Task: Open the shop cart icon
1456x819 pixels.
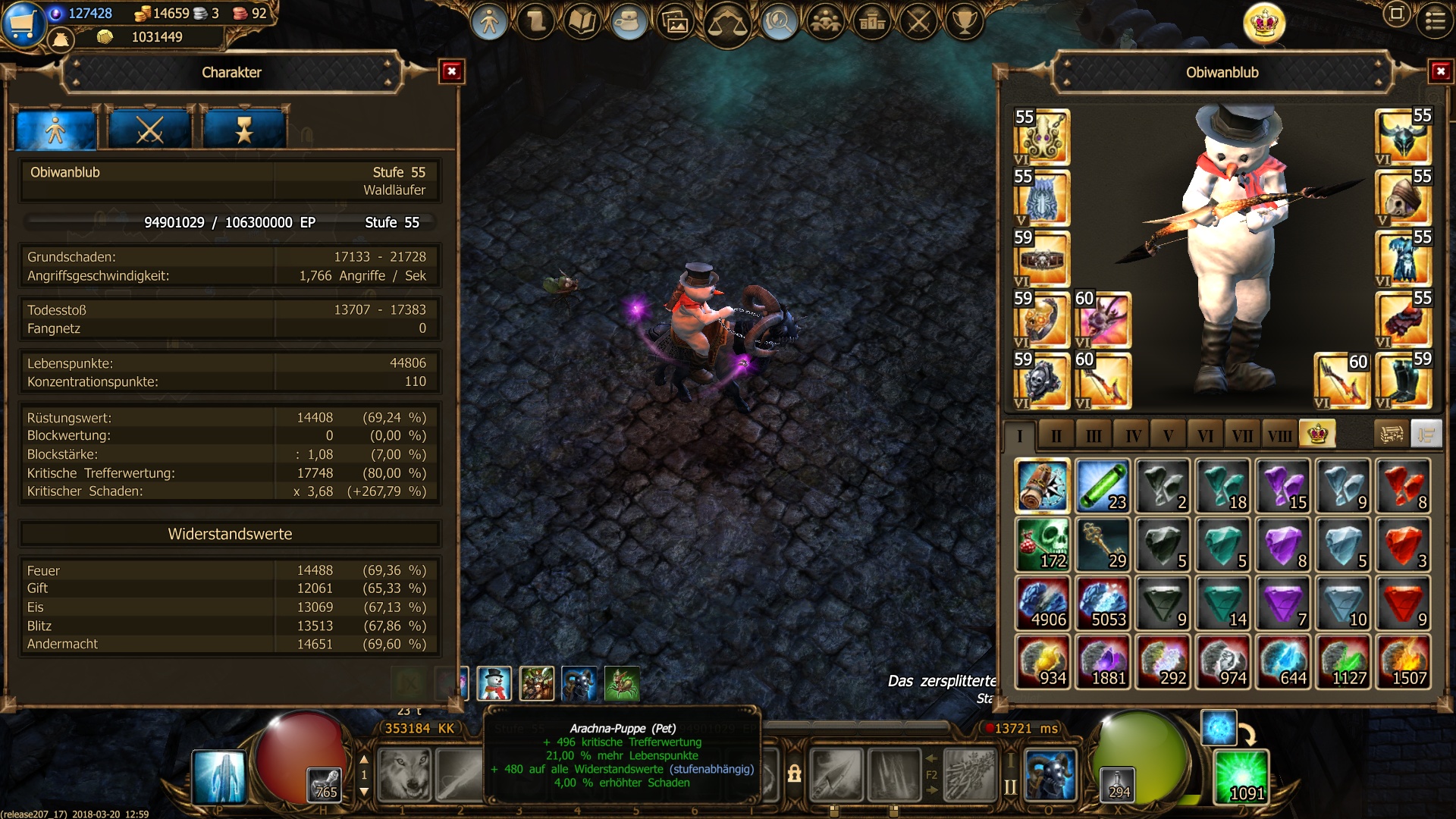Action: [x=21, y=23]
